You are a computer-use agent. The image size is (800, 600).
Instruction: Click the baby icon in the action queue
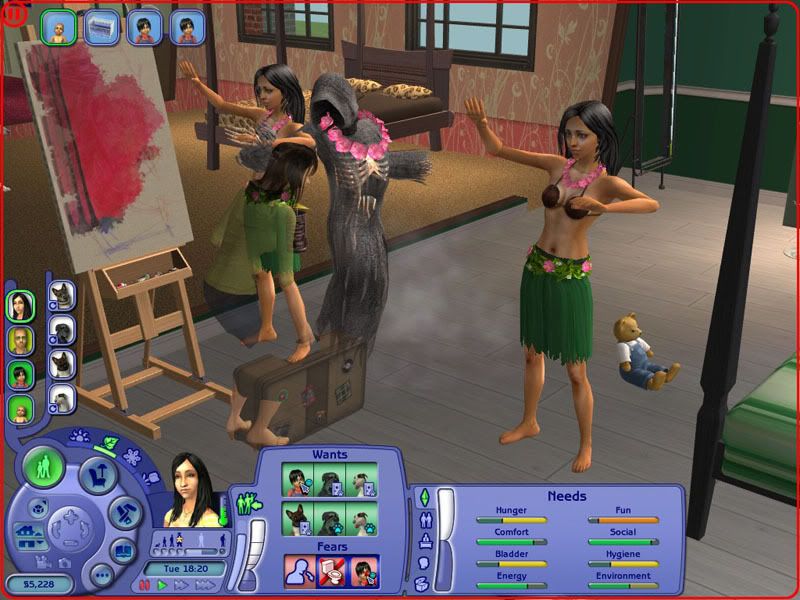[55, 27]
